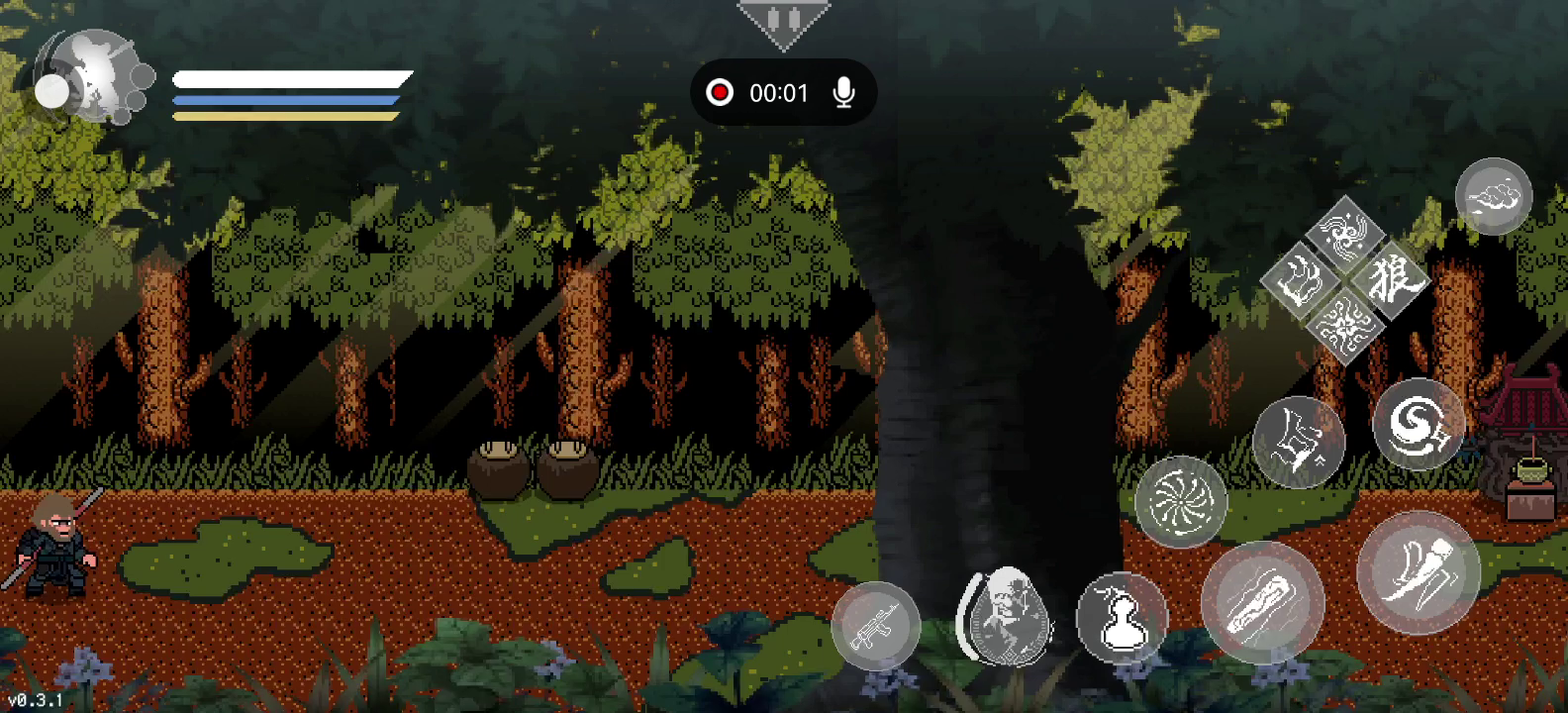This screenshot has height=713, width=1568.
Task: Pause the game with the triangle pause button
Action: coord(783,21)
